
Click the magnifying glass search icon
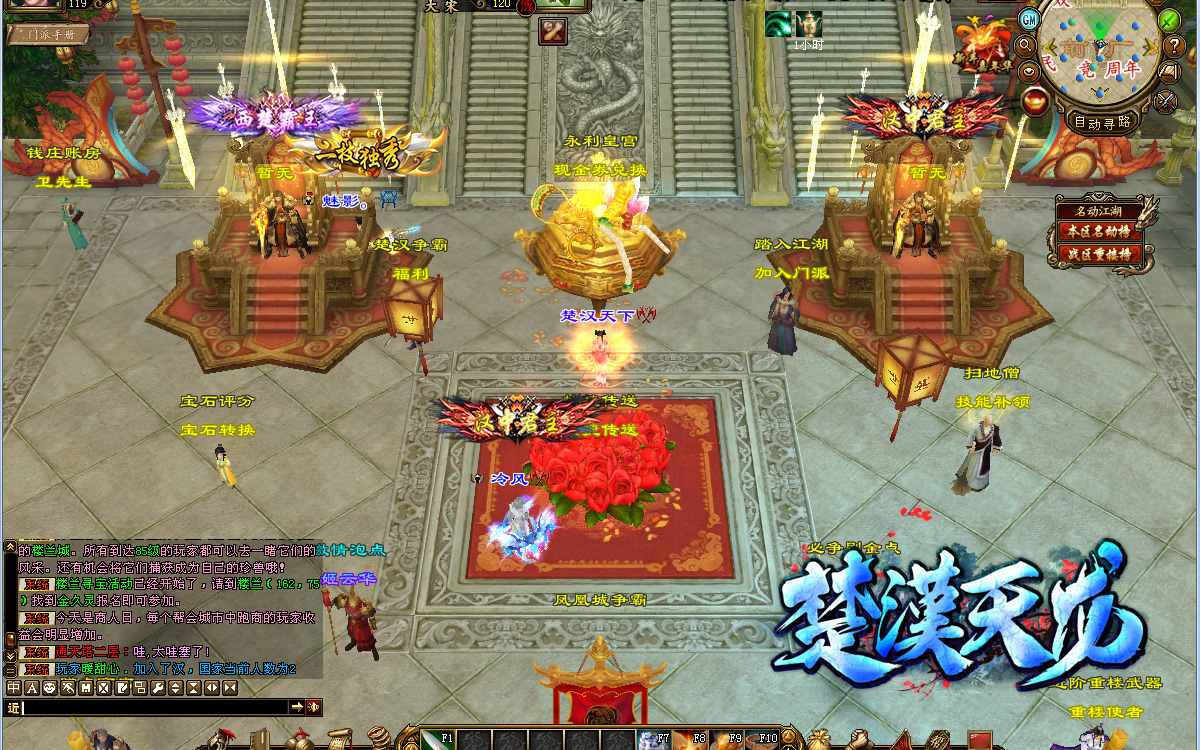pos(1024,46)
